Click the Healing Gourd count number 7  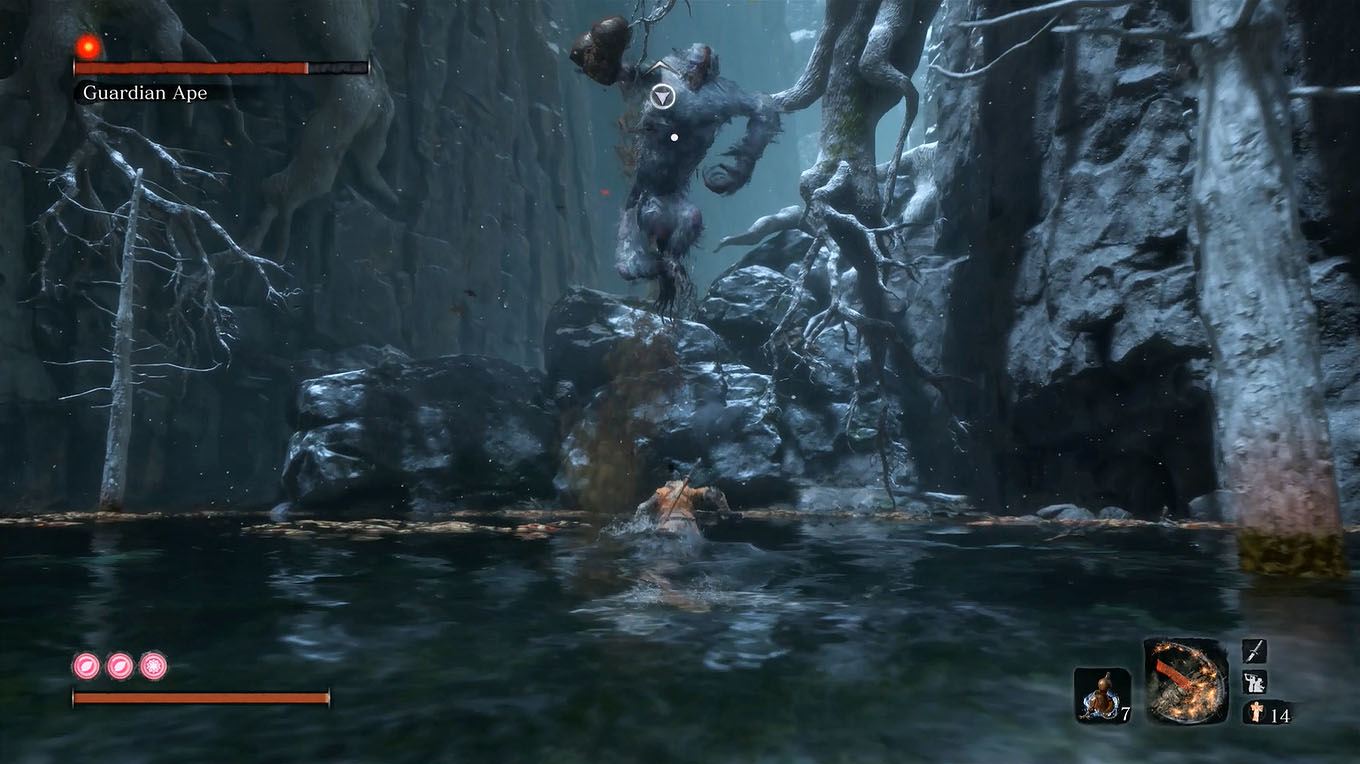coord(1126,712)
